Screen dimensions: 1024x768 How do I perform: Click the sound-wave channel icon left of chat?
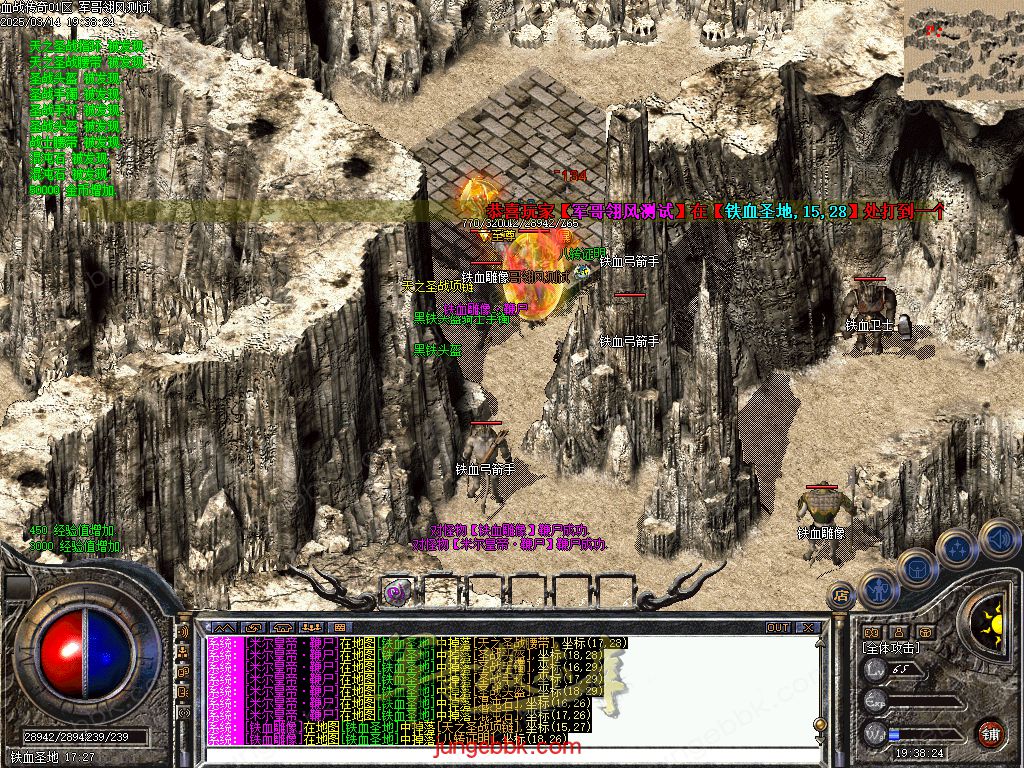click(183, 632)
